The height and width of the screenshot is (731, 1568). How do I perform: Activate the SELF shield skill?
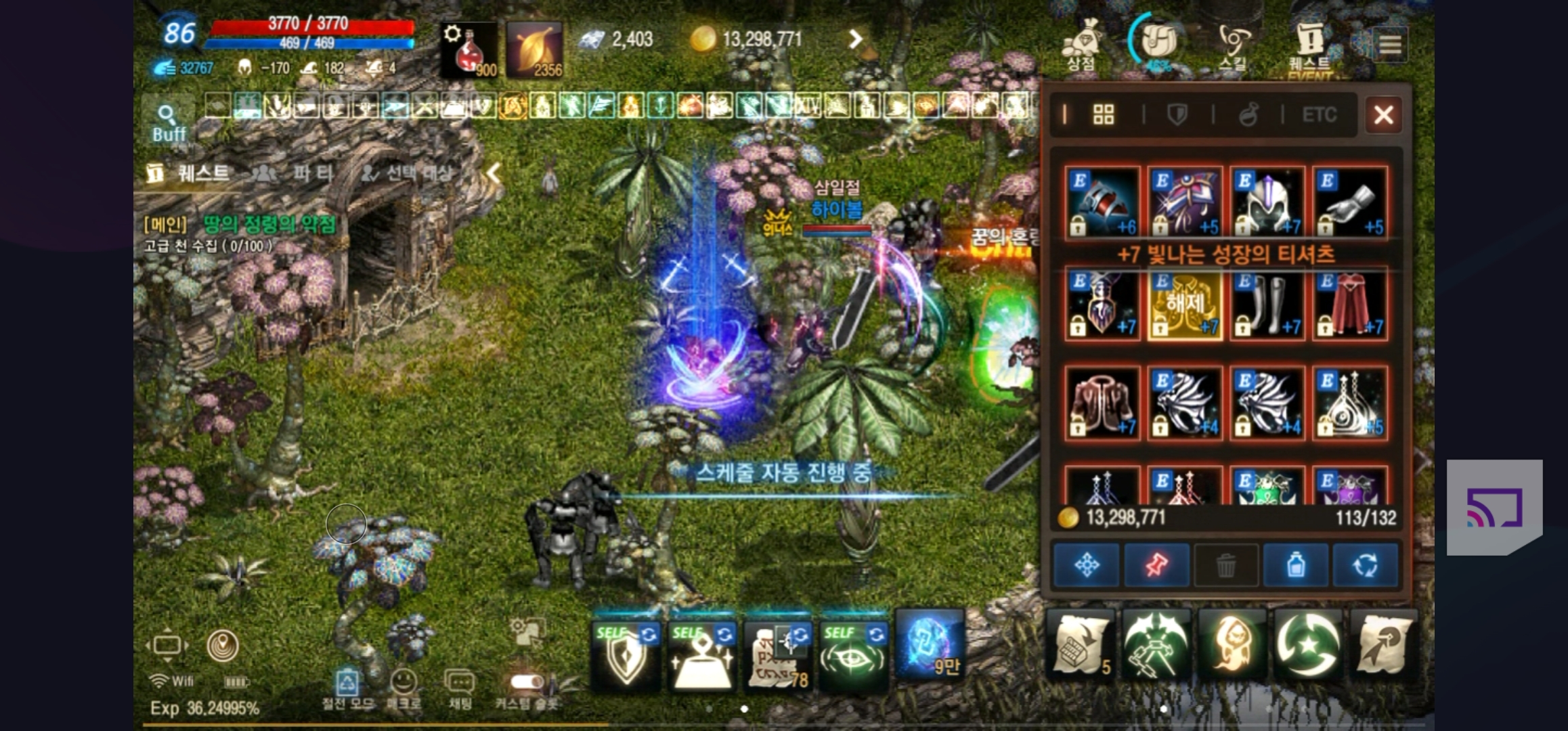(x=626, y=655)
